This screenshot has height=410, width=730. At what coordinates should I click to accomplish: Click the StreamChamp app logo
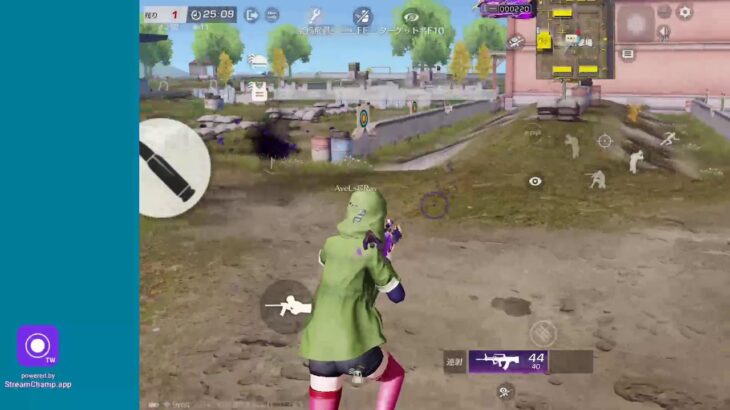38,346
